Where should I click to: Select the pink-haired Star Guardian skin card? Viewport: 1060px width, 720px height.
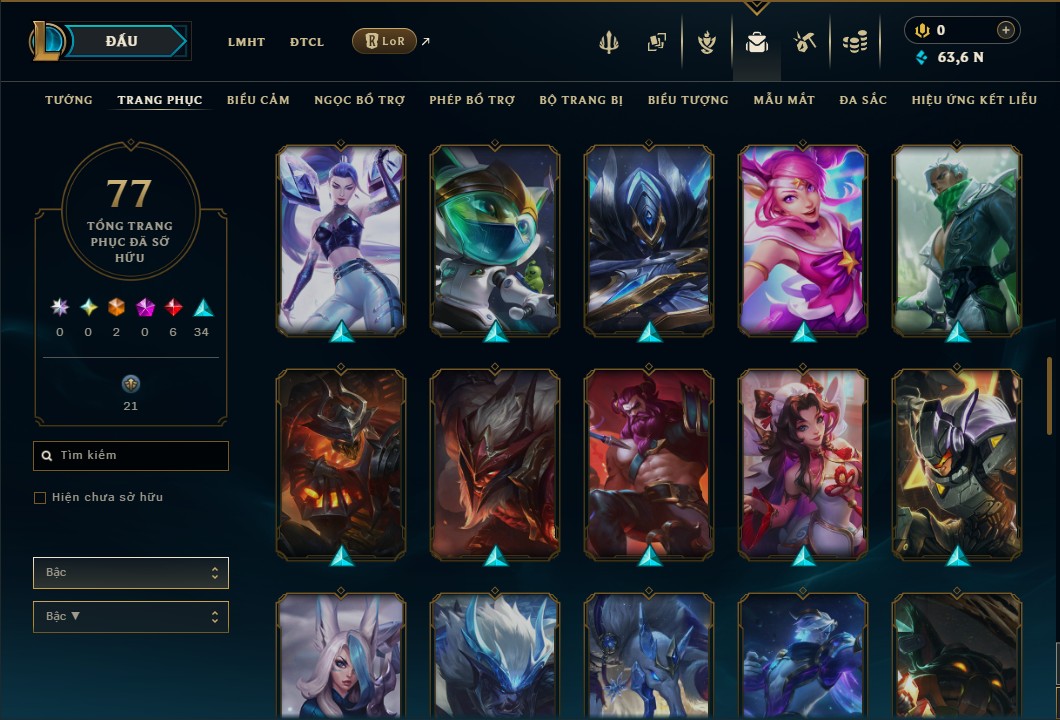pos(803,238)
